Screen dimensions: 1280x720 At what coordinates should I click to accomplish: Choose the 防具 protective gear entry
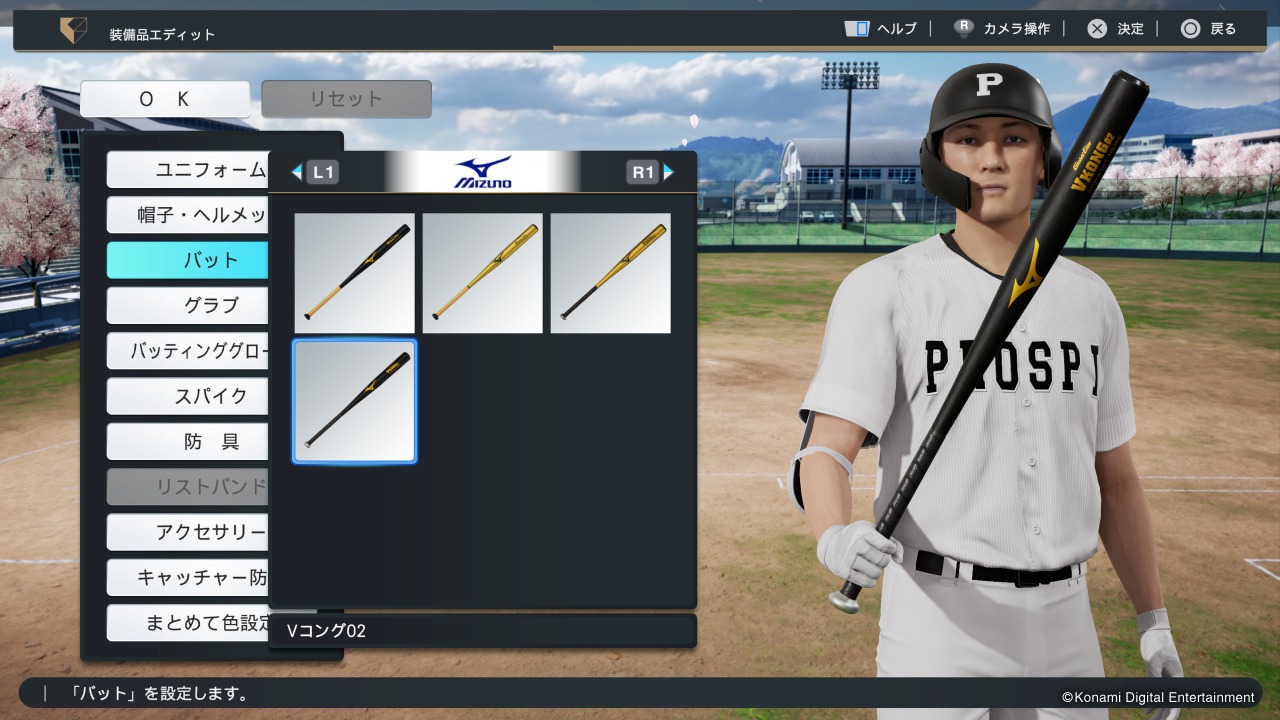[188, 441]
